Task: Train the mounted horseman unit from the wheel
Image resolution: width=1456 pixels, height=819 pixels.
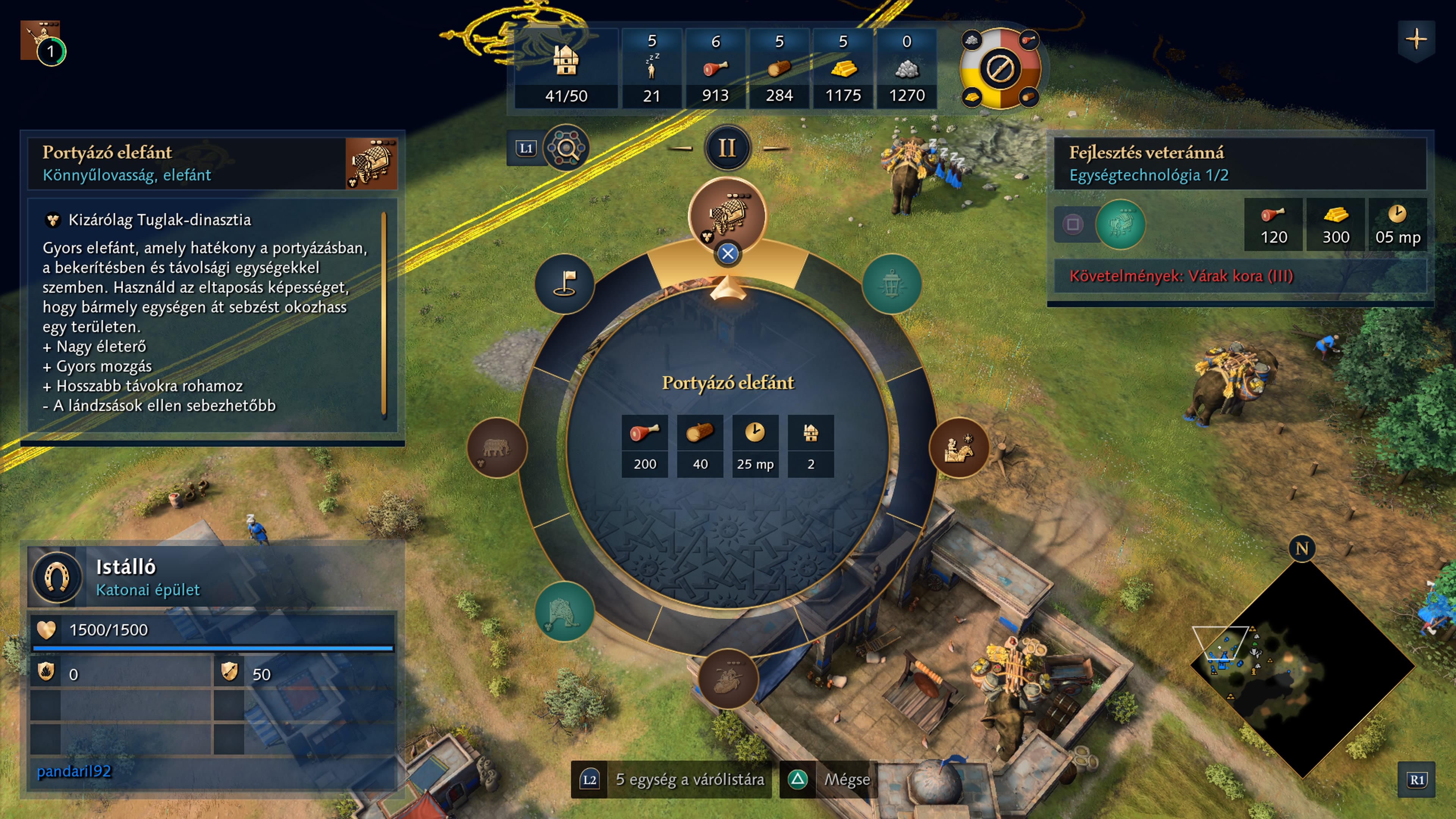Action: [x=959, y=448]
